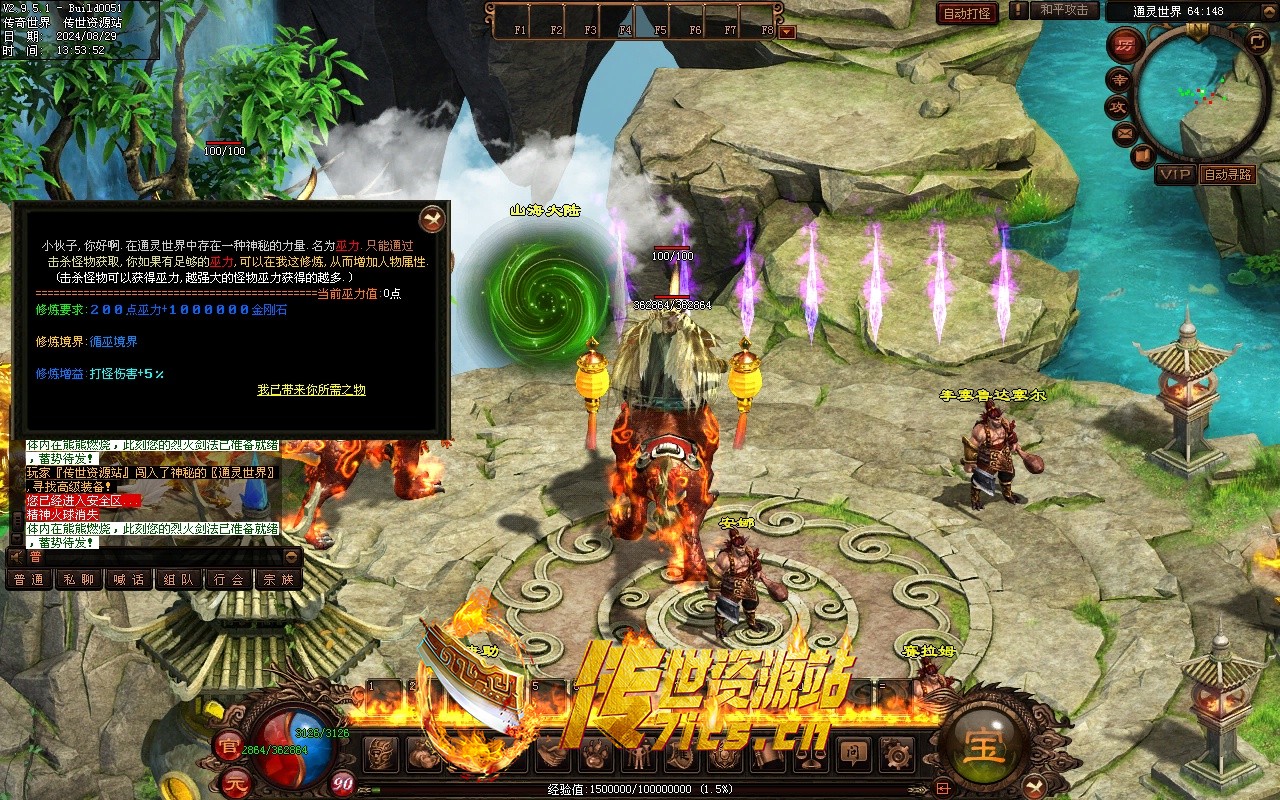Open the VIP panel
Screen dimensions: 1280x800
1174,174
